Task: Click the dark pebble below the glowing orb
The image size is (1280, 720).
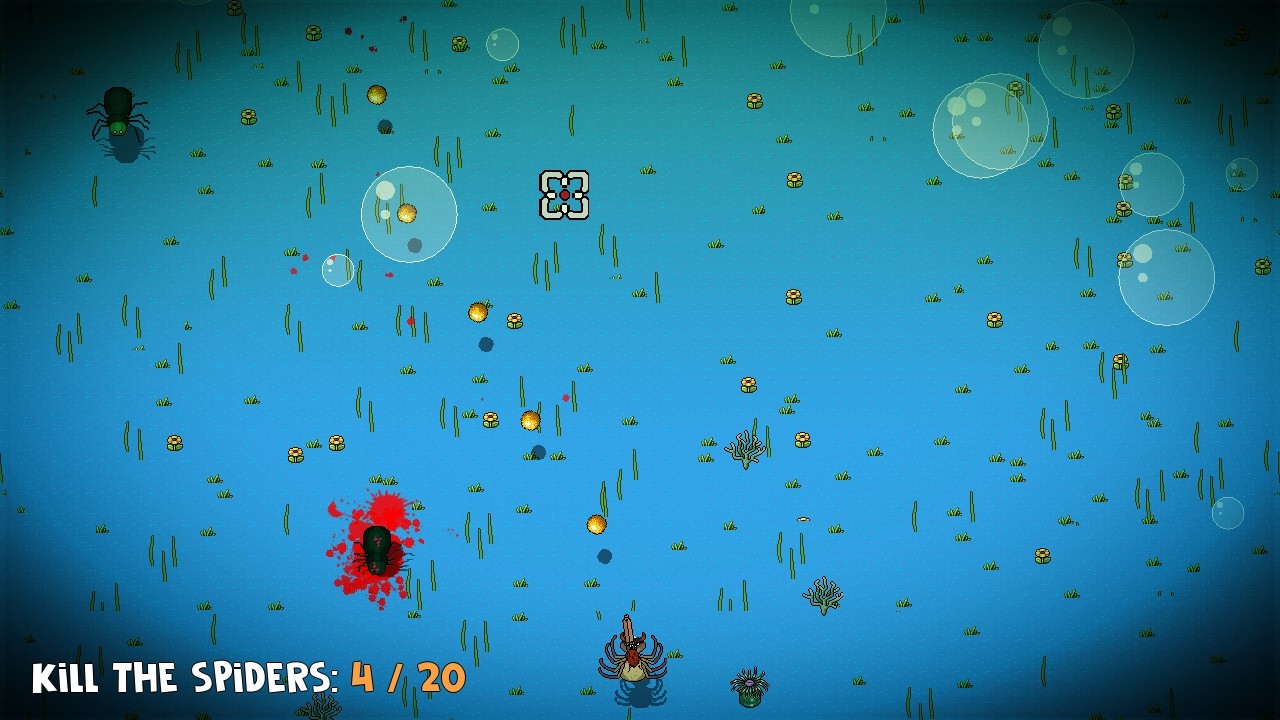Action: point(485,345)
